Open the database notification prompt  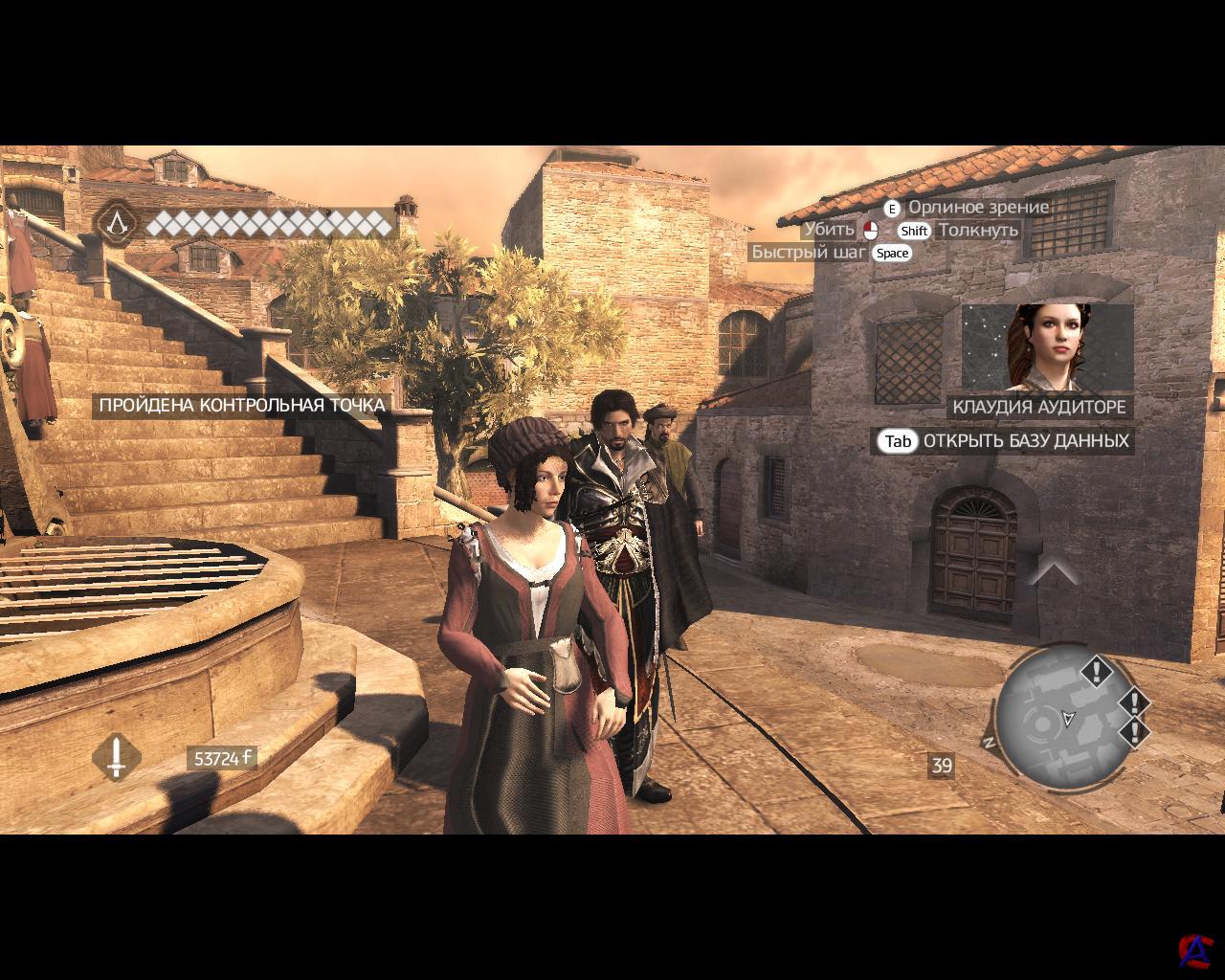1005,441
